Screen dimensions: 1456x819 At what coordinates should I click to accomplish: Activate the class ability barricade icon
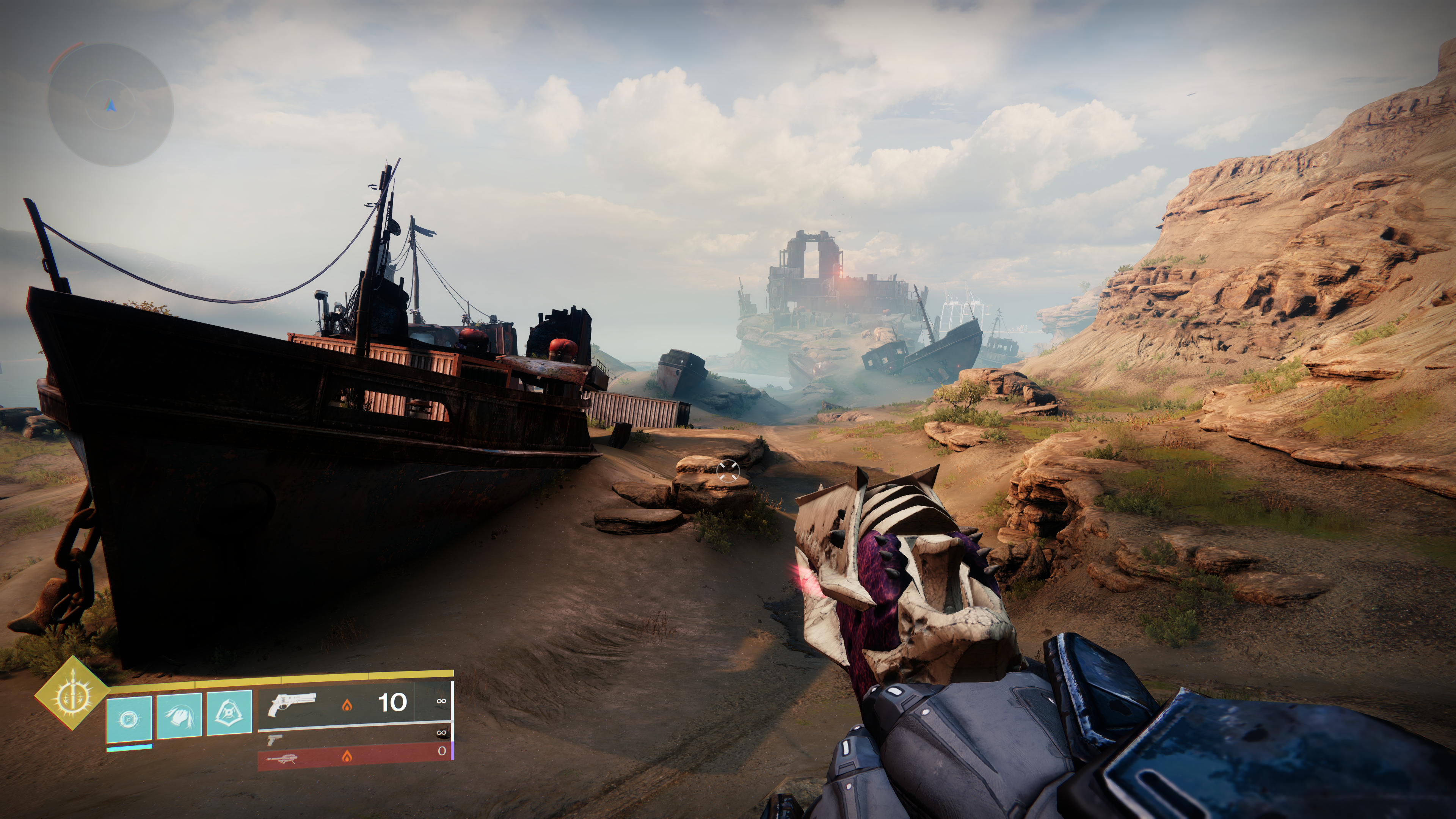pyautogui.click(x=229, y=713)
